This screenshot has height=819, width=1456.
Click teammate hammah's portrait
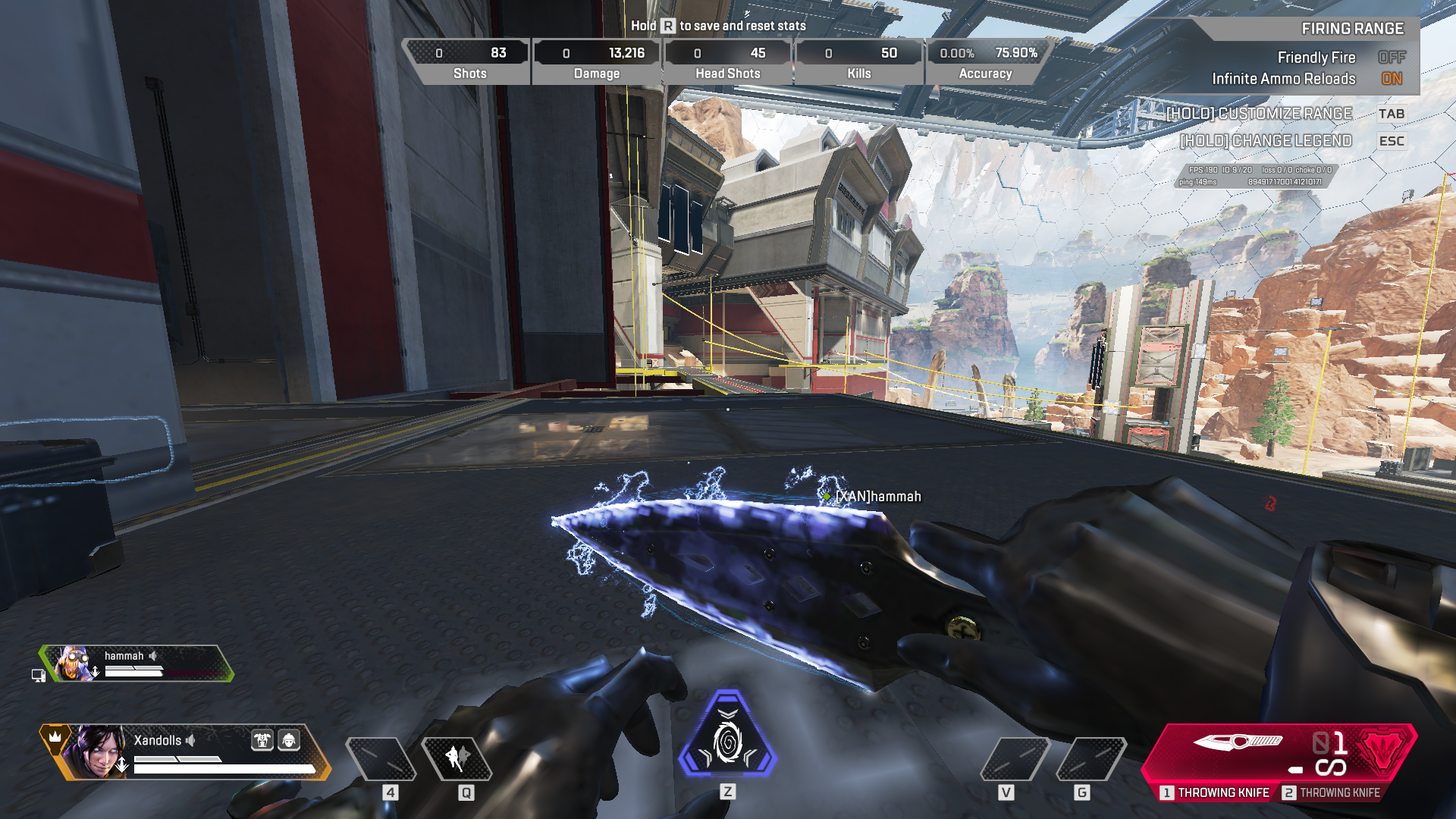point(73,664)
